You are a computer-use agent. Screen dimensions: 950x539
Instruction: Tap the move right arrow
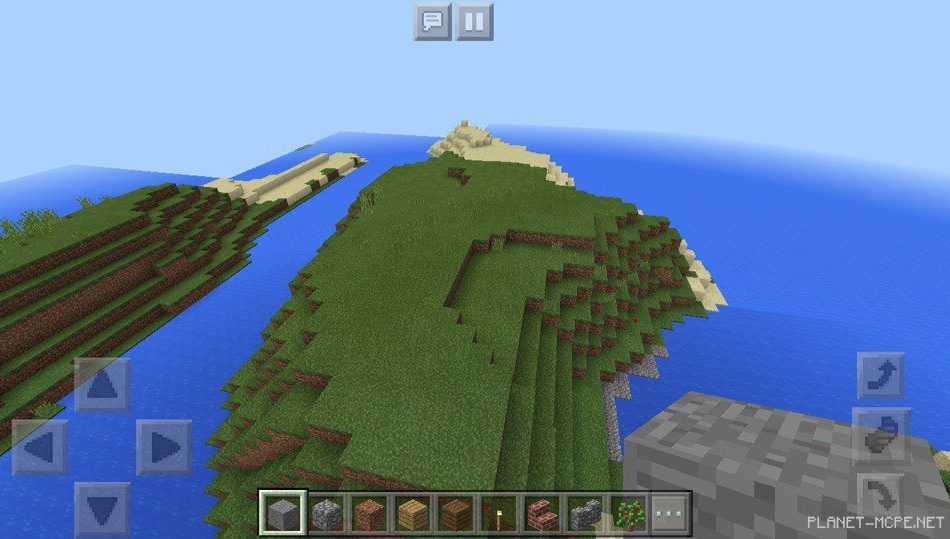164,447
